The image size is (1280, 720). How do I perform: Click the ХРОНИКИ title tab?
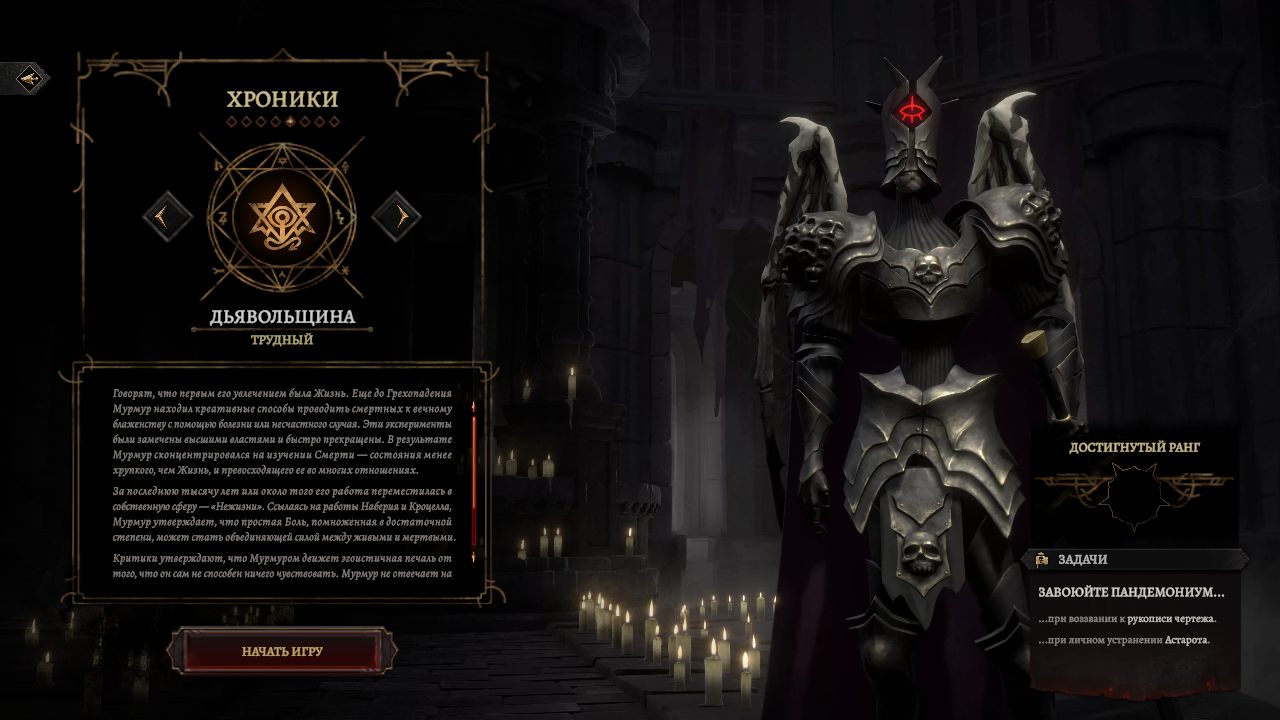tap(283, 98)
